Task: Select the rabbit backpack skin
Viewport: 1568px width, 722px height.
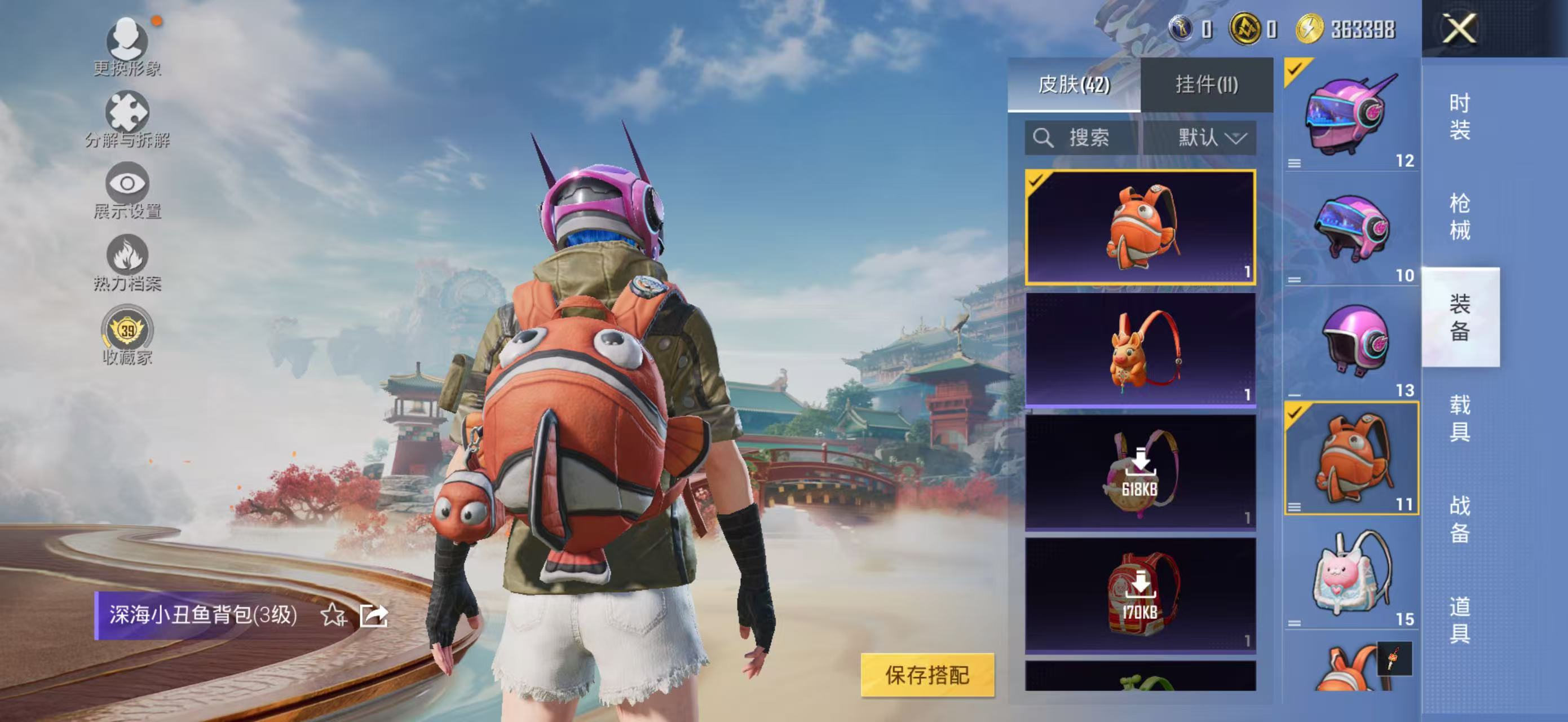Action: pyautogui.click(x=1140, y=349)
